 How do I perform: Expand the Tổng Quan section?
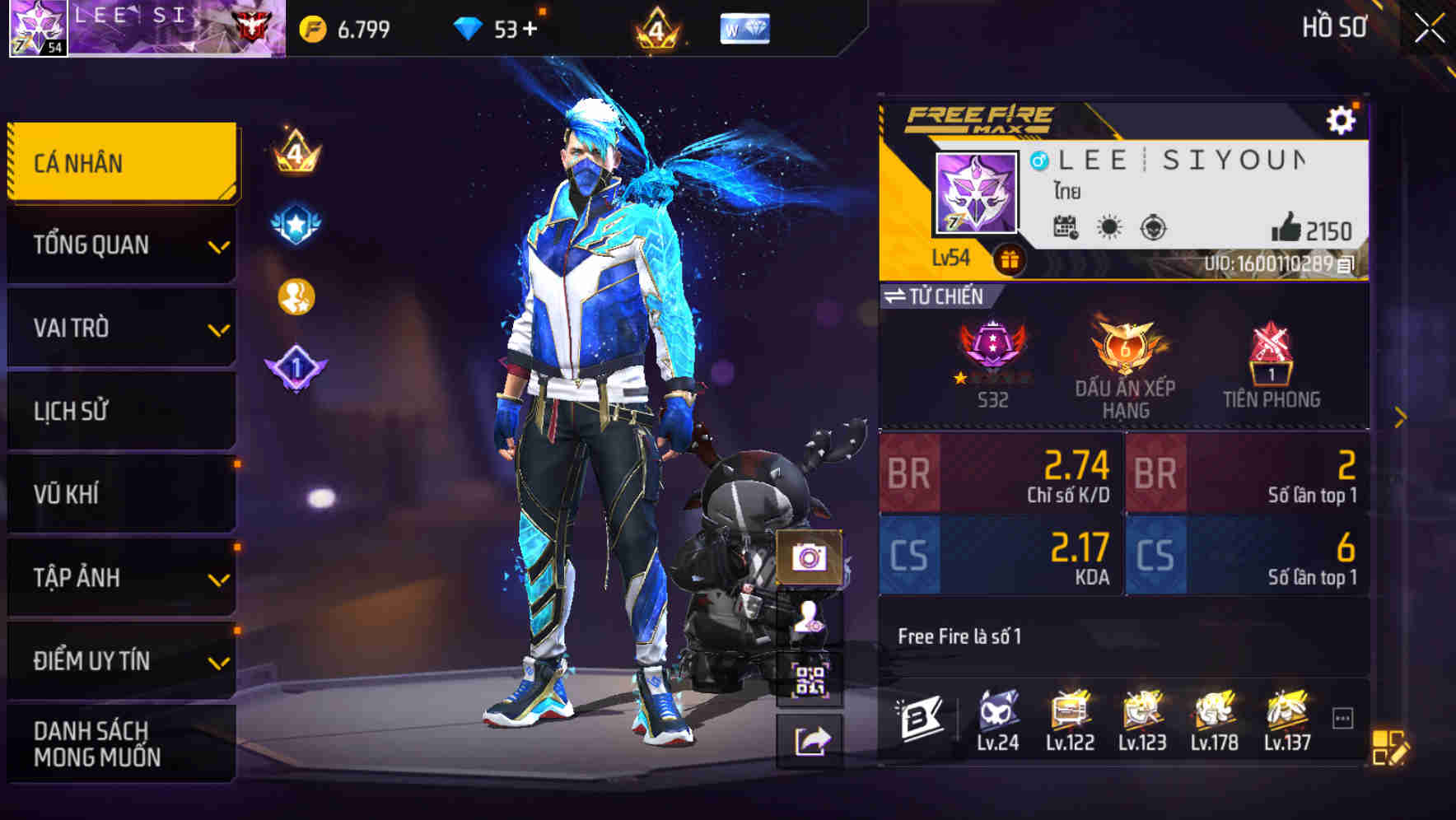[x=121, y=245]
